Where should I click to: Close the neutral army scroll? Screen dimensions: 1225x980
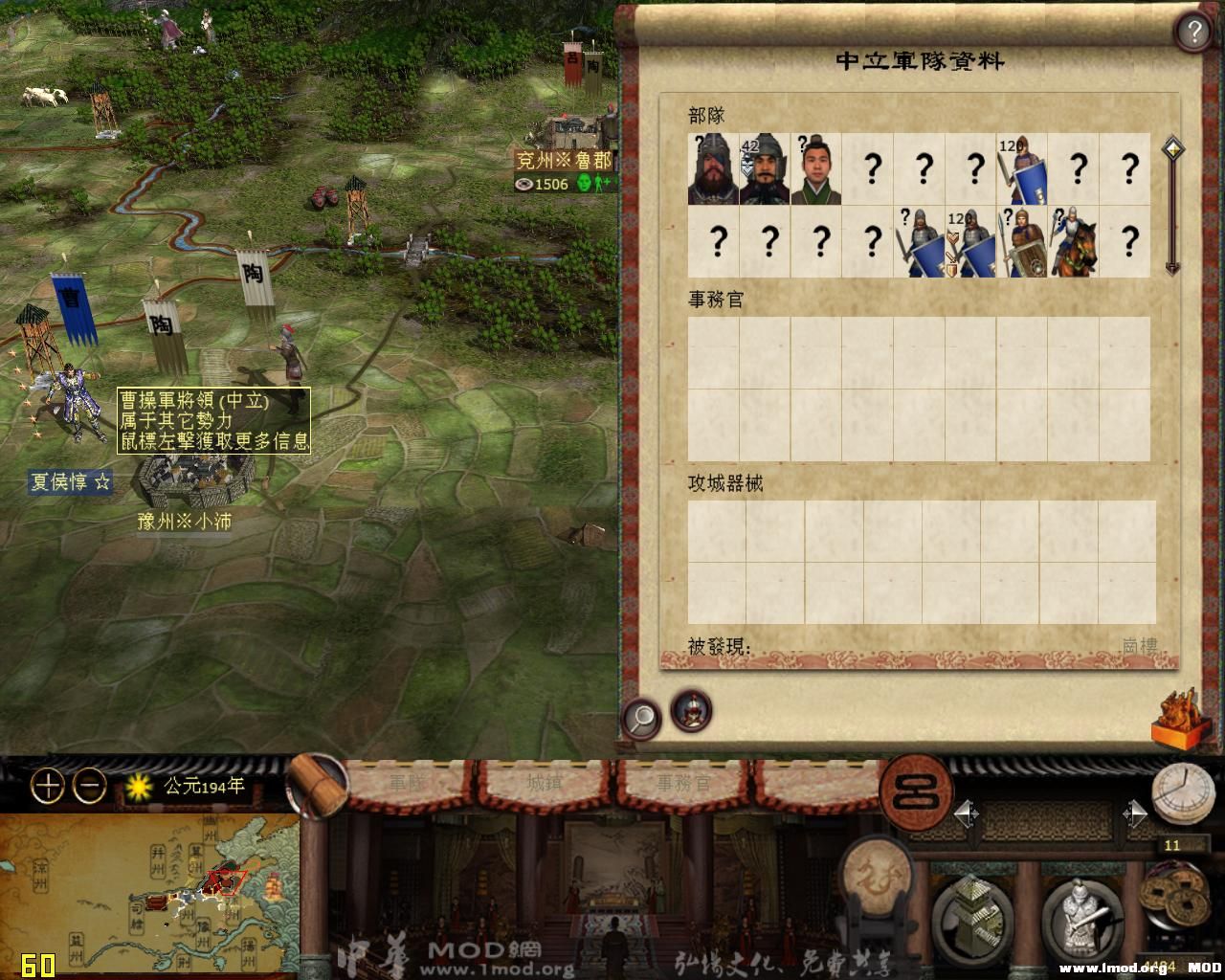1181,718
